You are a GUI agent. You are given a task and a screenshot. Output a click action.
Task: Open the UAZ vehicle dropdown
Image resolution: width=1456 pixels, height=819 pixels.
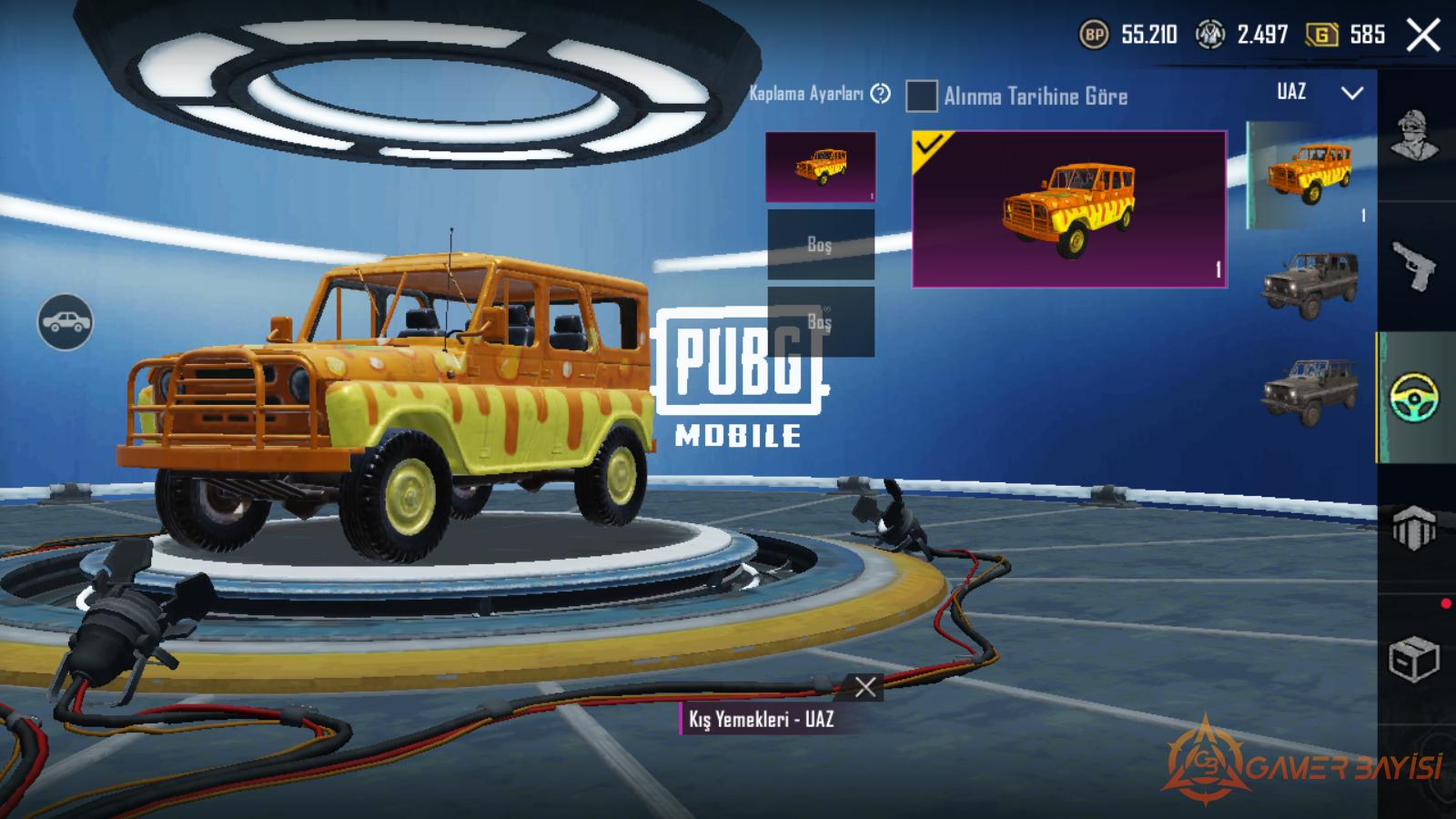(1351, 93)
